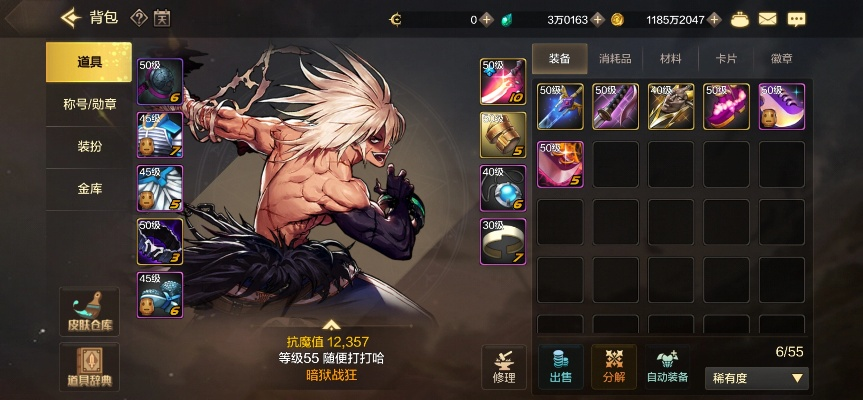The width and height of the screenshot is (863, 400).
Task: Activate the 分解 disassemble button
Action: click(x=613, y=366)
